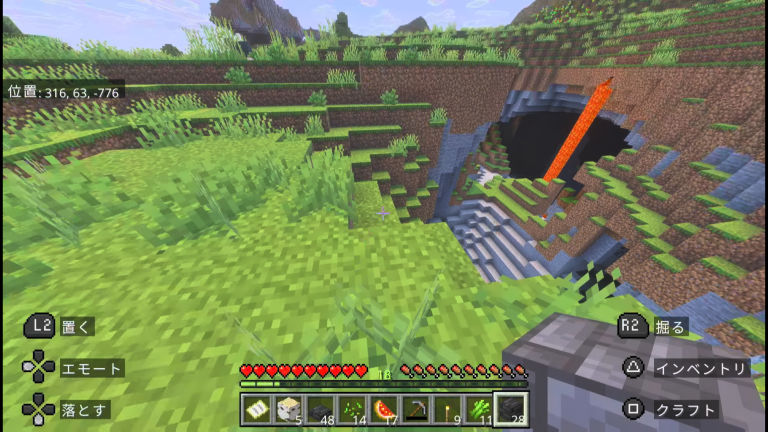Equip the pickaxe from the hotbar
This screenshot has width=768, height=432.
tap(416, 408)
